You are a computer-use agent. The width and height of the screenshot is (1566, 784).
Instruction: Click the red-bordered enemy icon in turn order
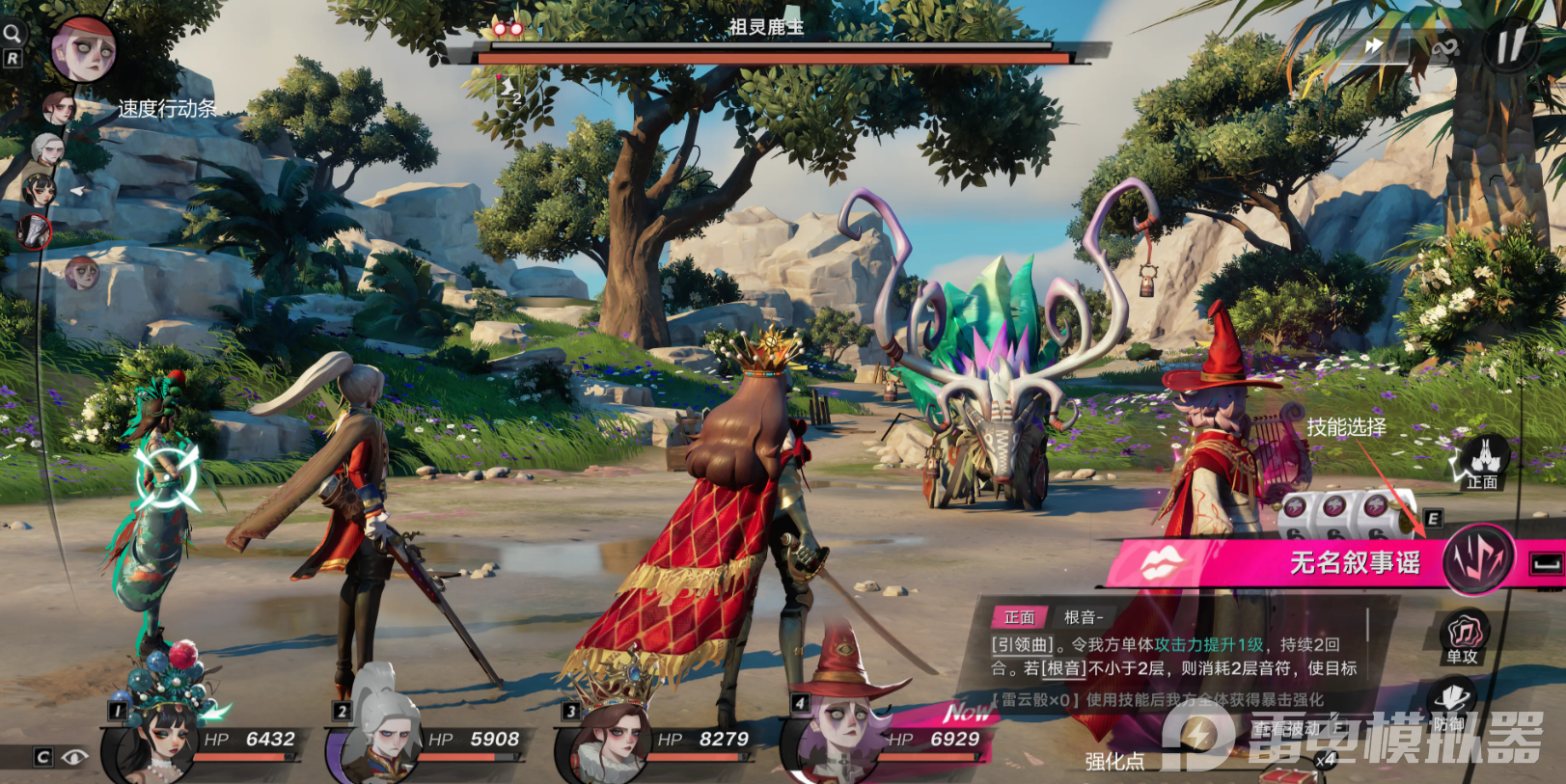35,231
